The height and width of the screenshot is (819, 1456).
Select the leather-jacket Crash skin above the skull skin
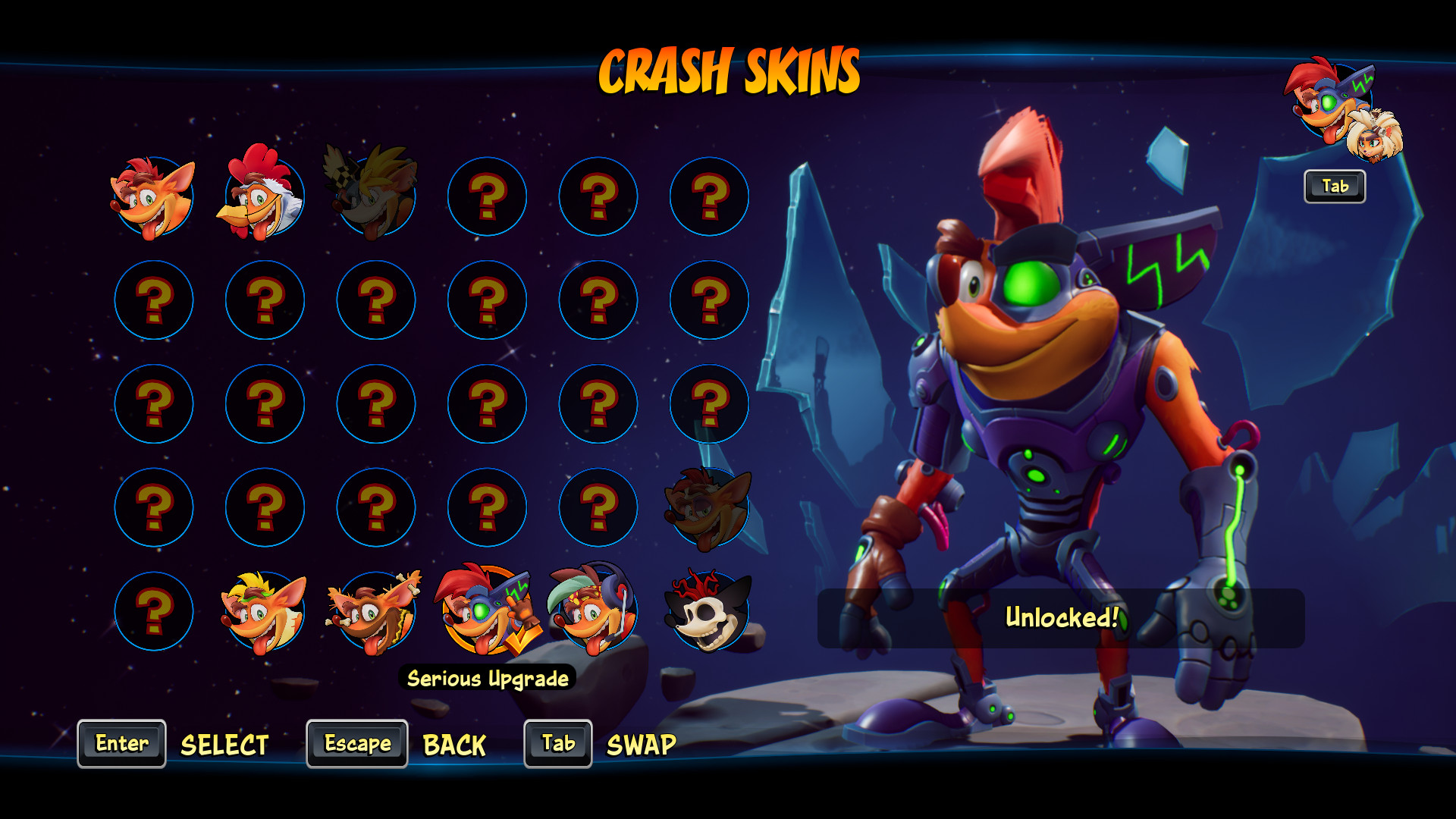(x=708, y=508)
